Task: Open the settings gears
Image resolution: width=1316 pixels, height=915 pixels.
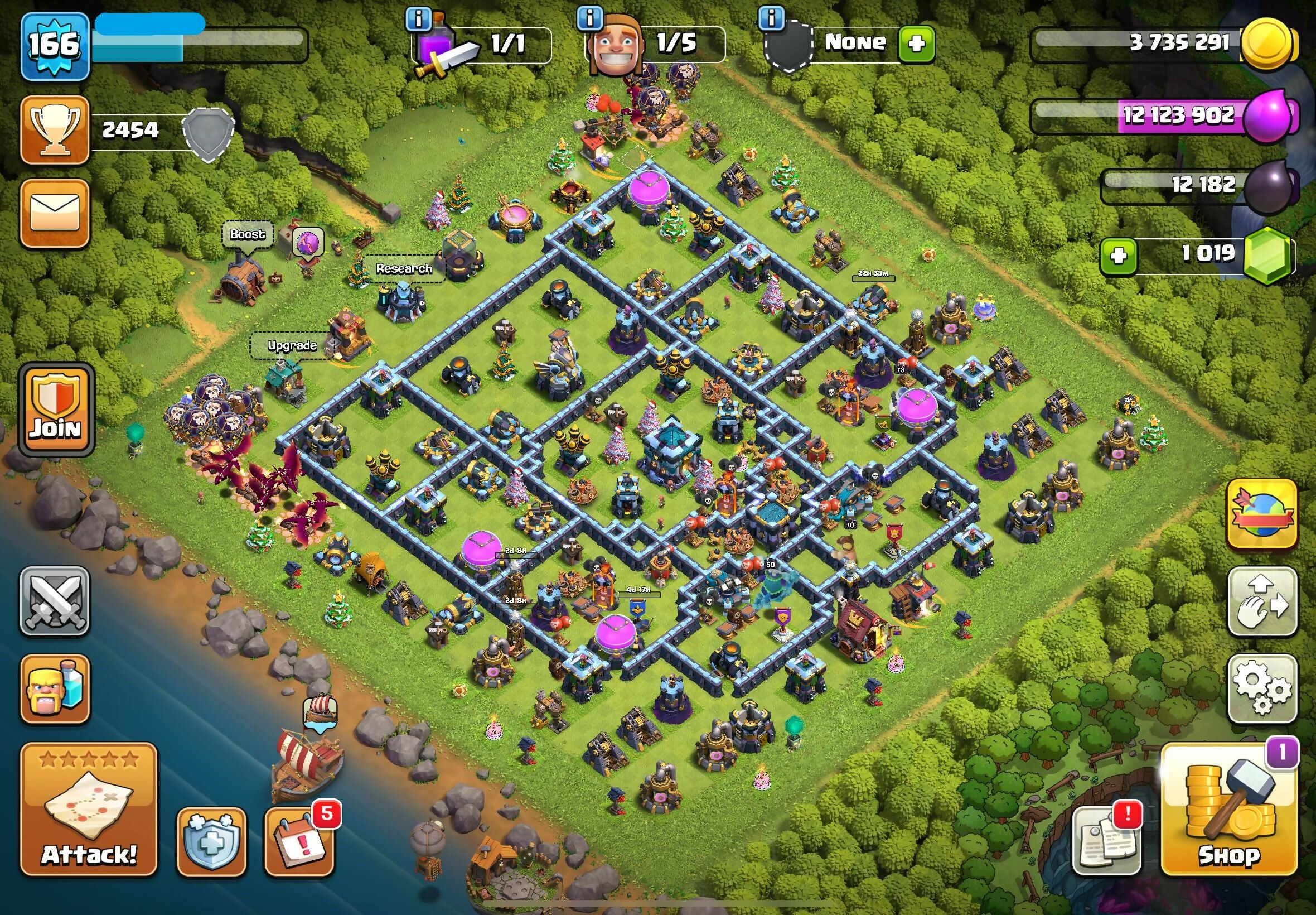Action: point(1261,688)
